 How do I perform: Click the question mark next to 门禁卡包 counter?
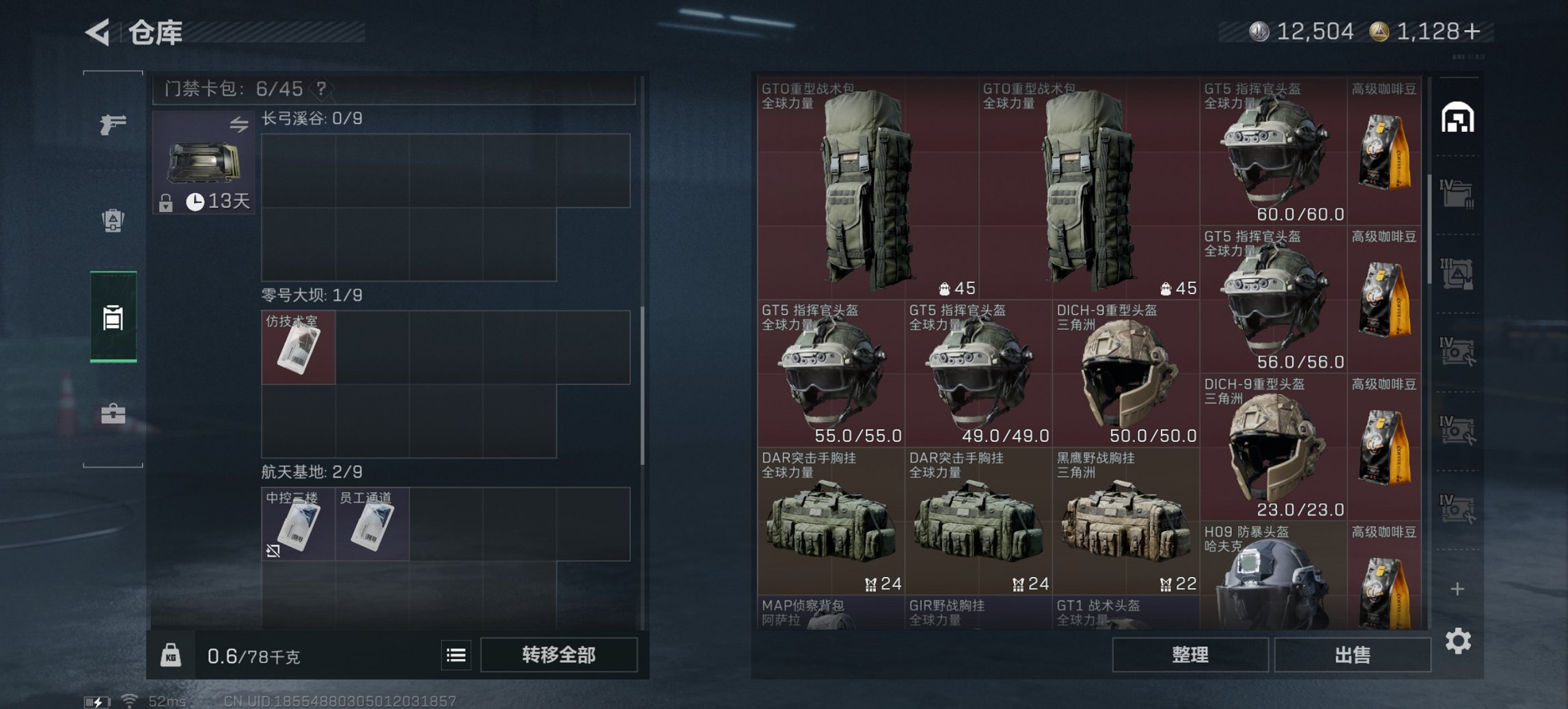tap(320, 89)
